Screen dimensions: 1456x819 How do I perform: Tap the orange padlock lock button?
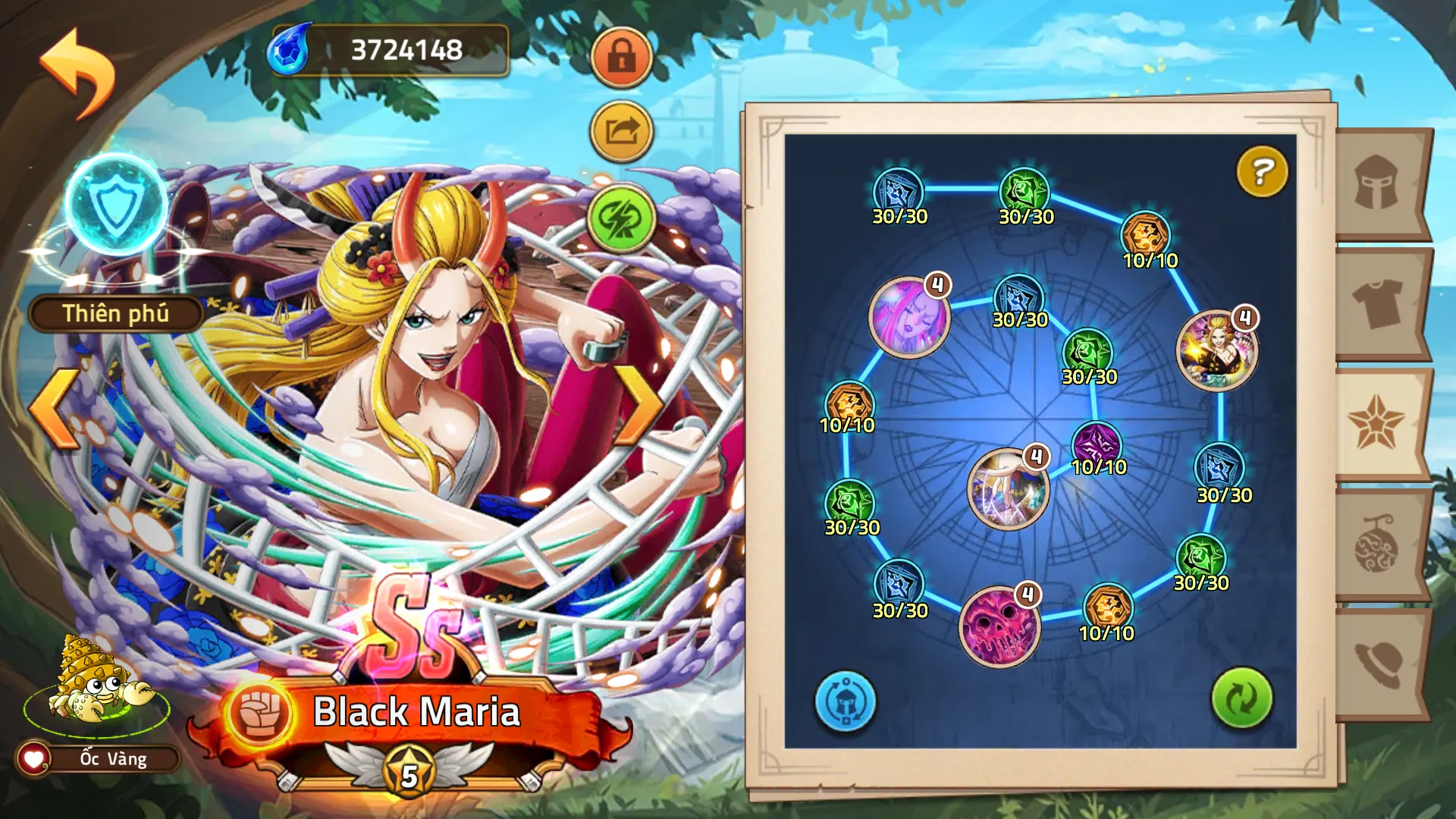[x=621, y=57]
